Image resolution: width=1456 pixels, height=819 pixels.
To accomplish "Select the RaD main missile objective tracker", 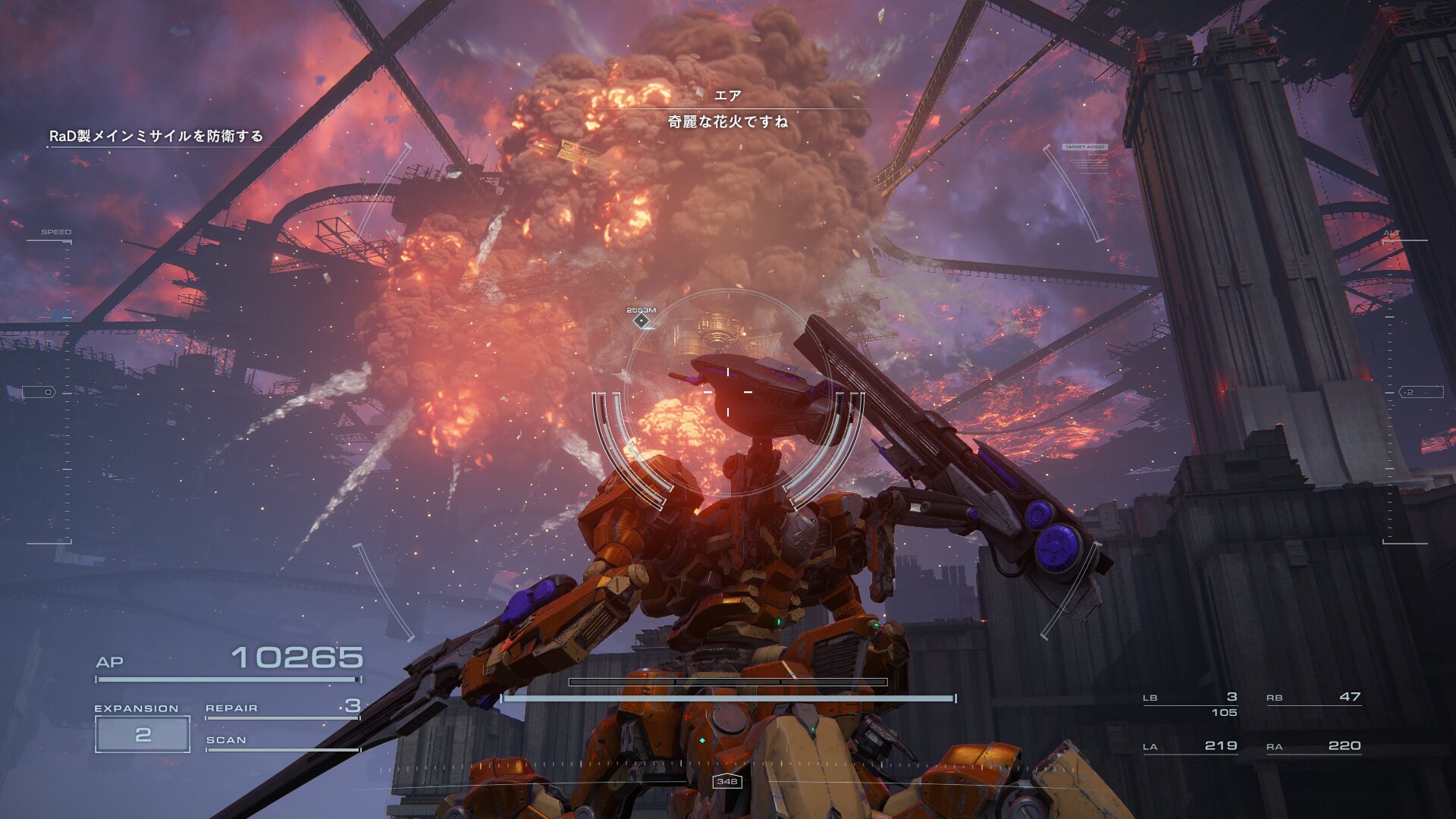I will tap(156, 136).
